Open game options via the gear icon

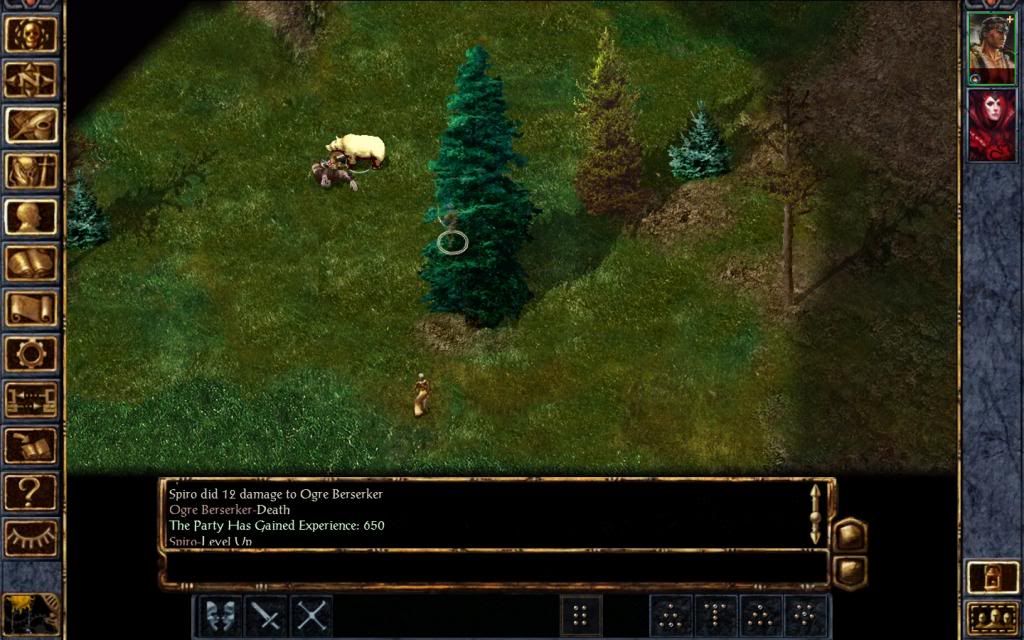(31, 354)
